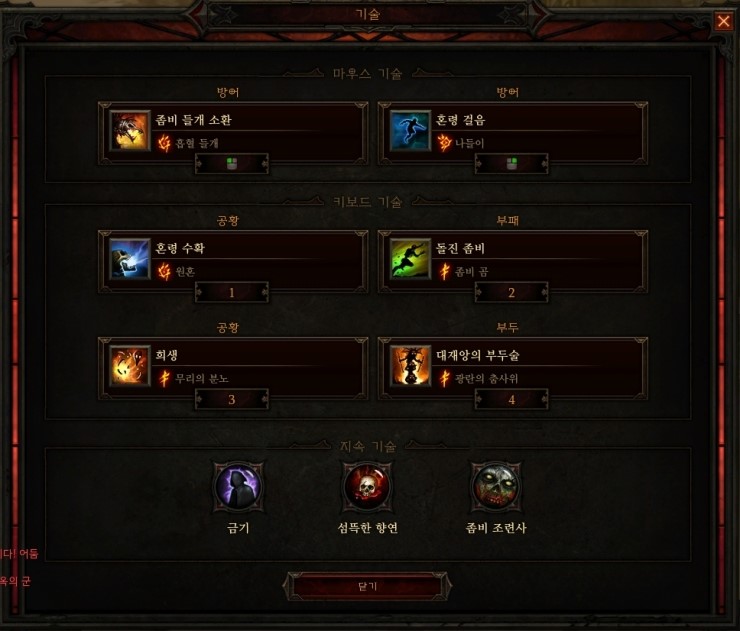
Task: Change the 희생 skill slot
Action: (233, 368)
